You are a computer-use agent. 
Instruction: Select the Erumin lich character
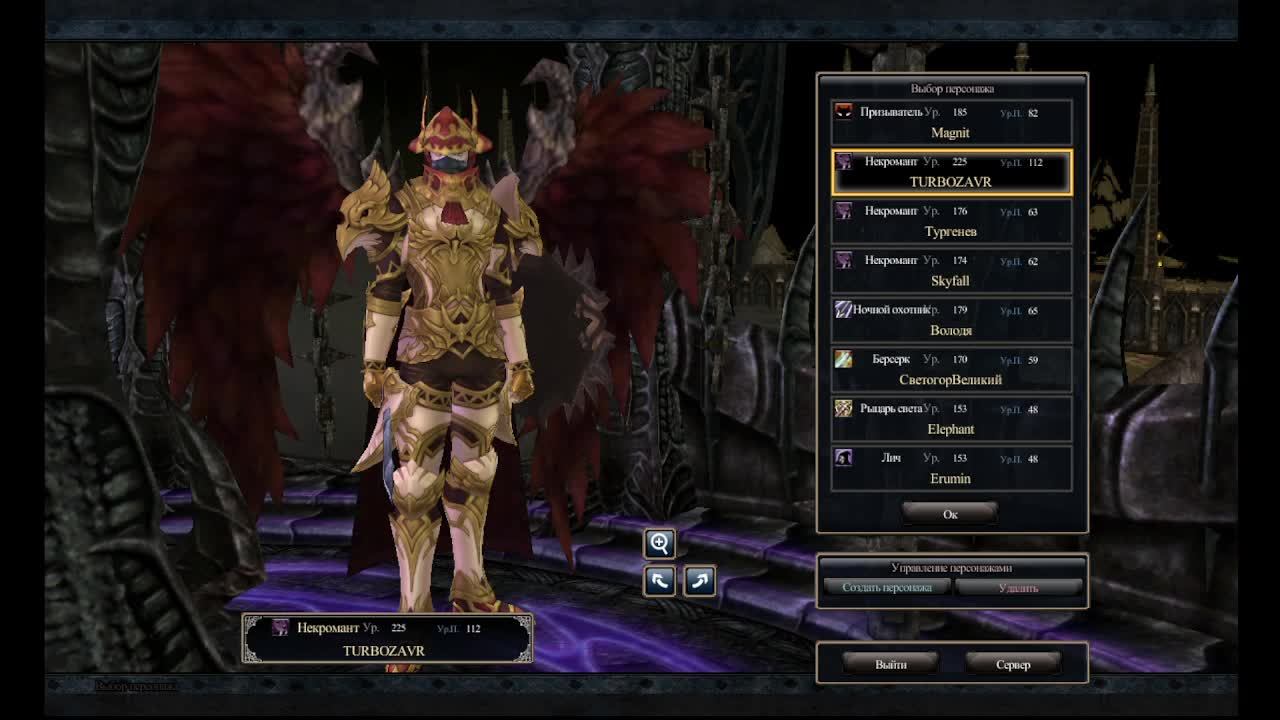(951, 468)
